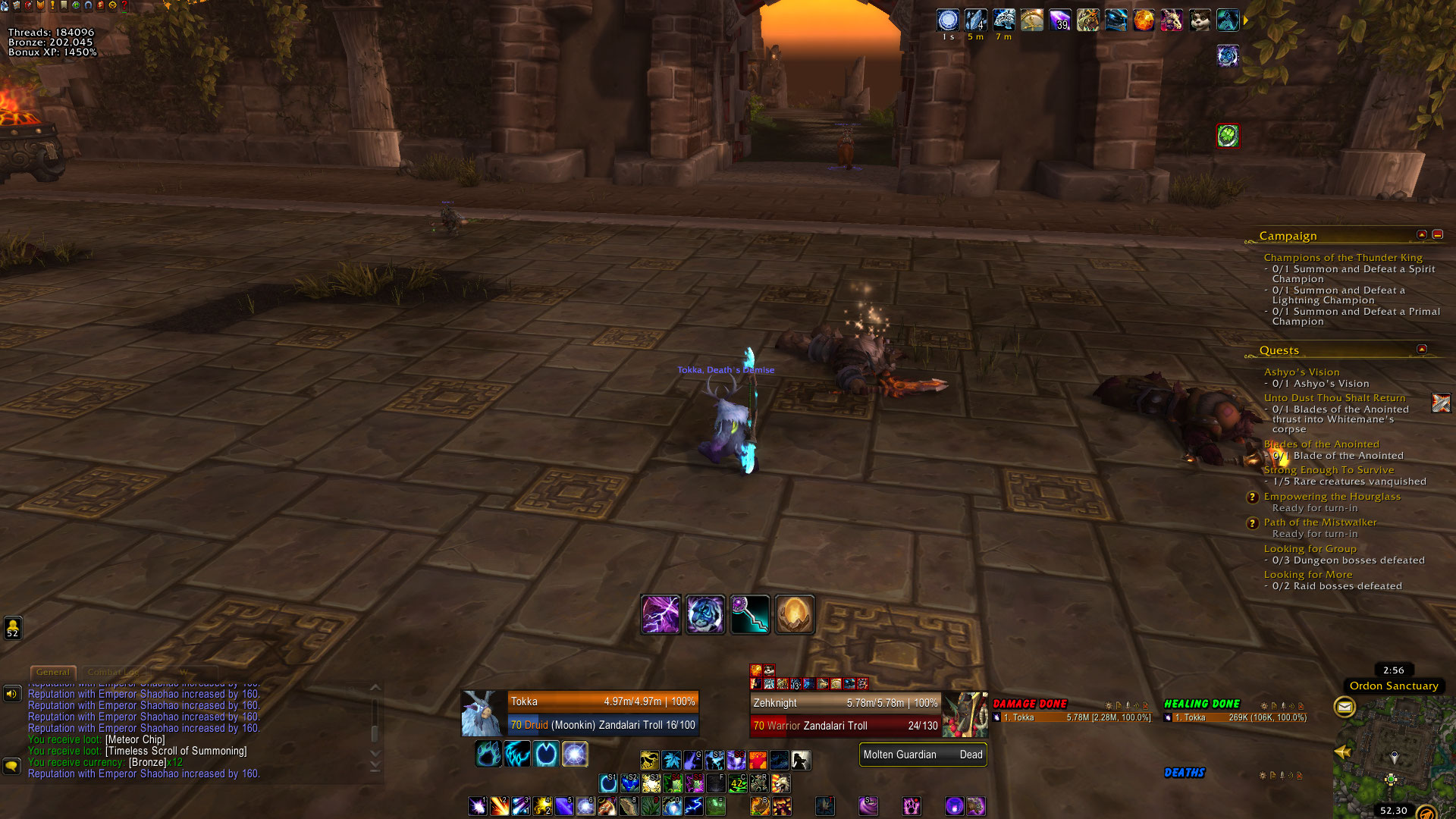1456x819 pixels.
Task: Click the Healing Done meter title
Action: [x=1201, y=704]
